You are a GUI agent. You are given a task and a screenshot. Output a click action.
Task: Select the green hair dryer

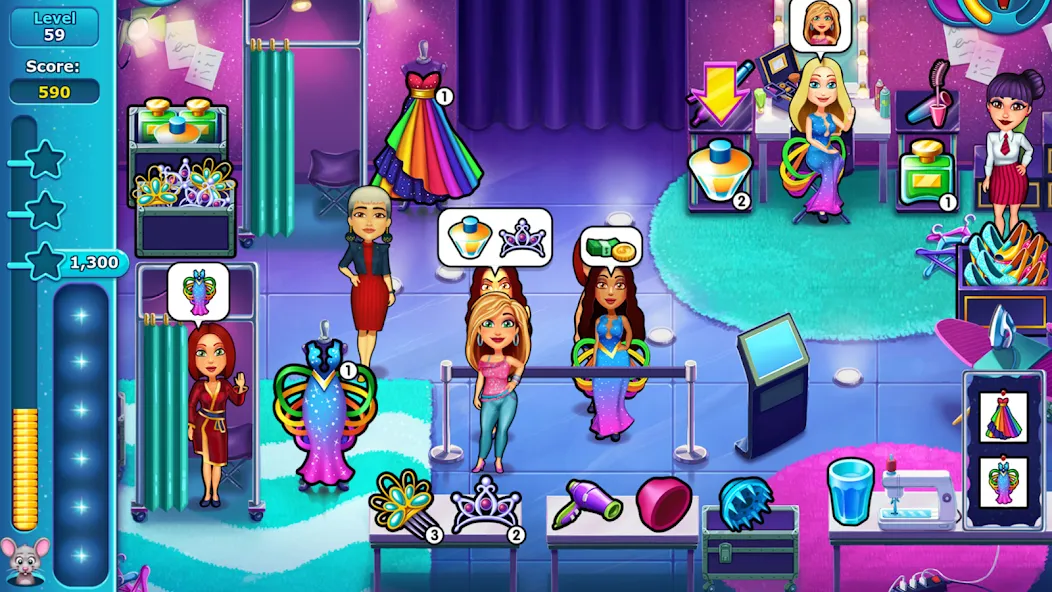click(x=588, y=500)
